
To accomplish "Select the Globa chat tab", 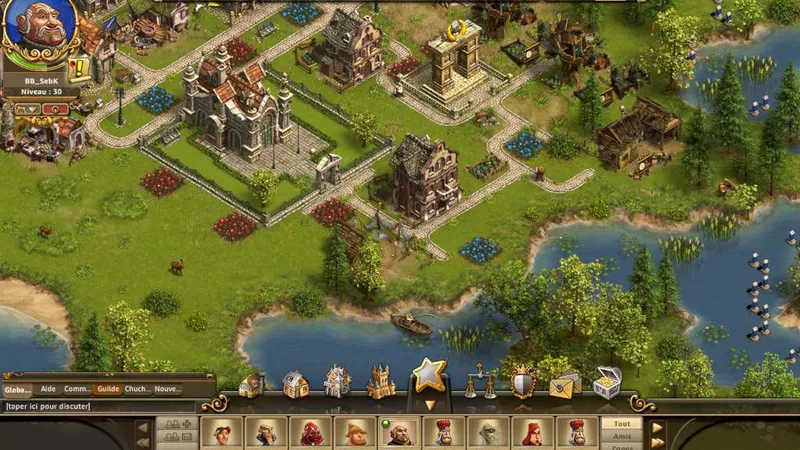I will [17, 389].
